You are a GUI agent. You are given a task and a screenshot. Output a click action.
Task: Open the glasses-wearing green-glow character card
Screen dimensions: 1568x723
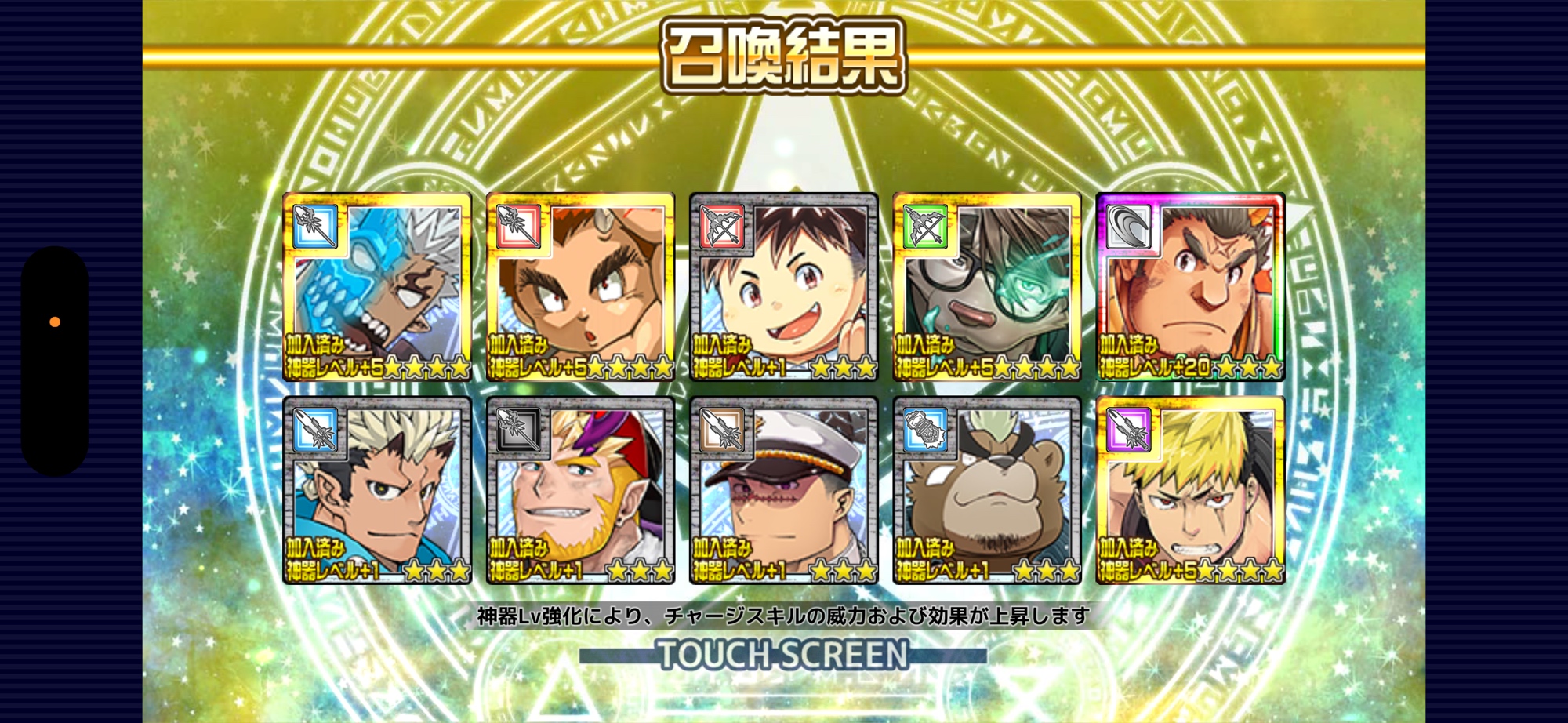[986, 287]
